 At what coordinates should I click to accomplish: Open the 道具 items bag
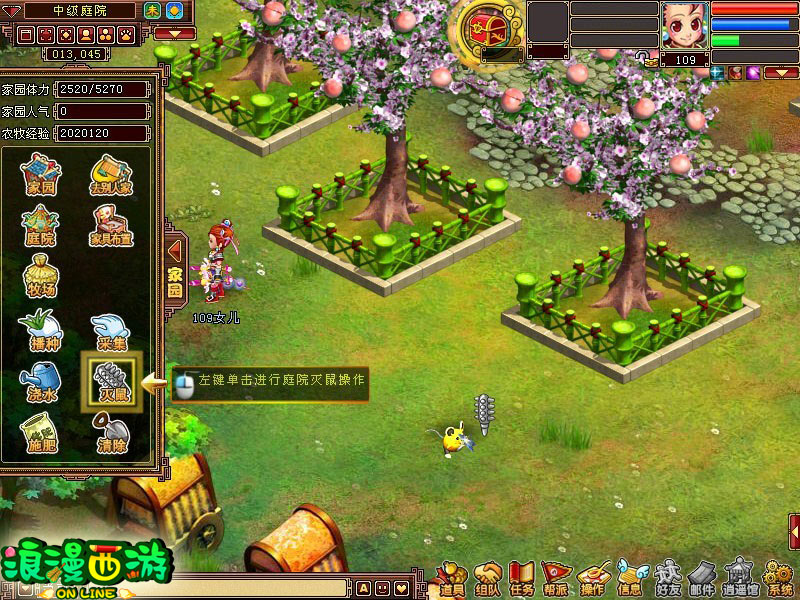point(453,577)
